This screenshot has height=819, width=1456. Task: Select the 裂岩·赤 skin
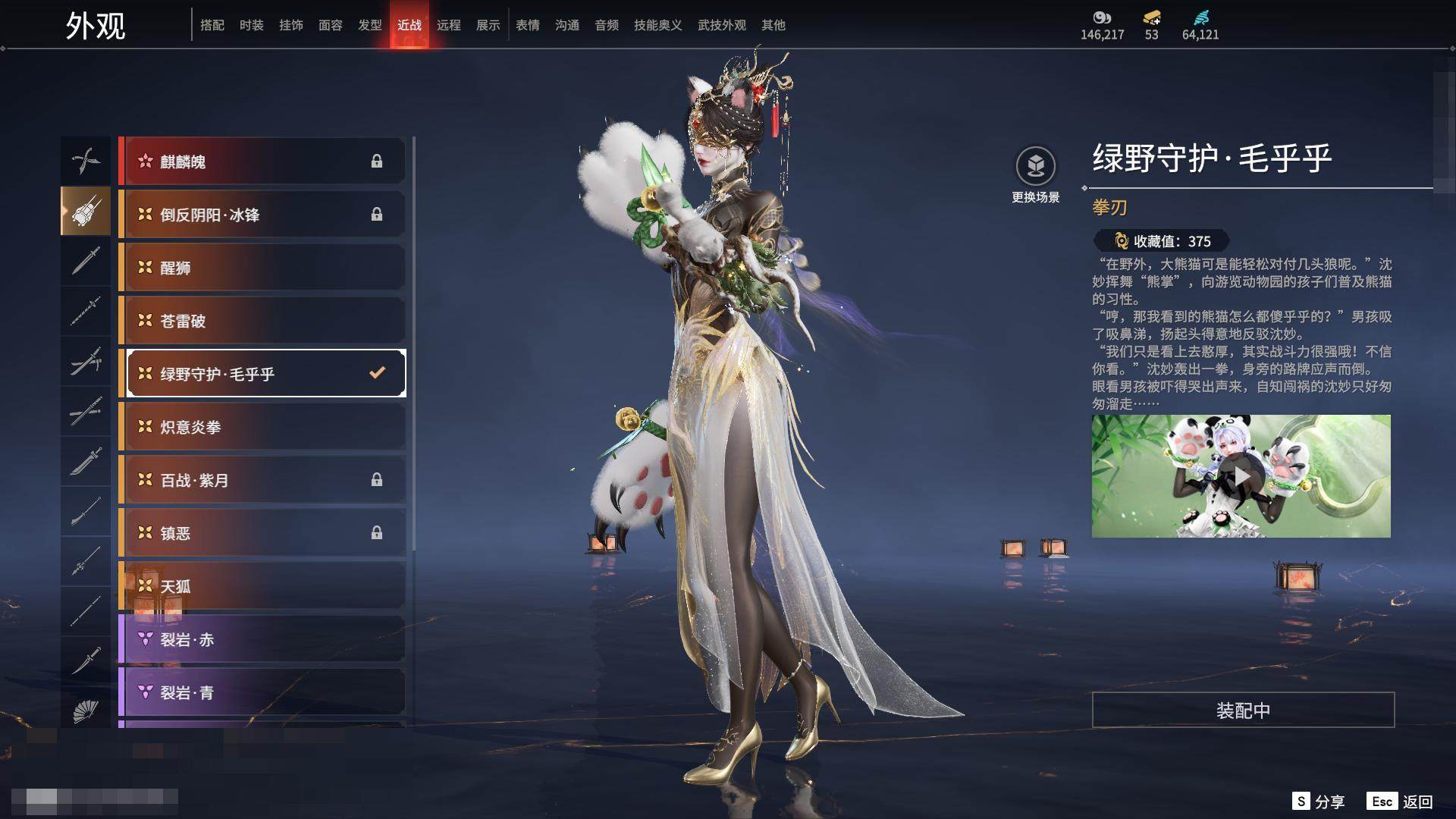pos(262,639)
